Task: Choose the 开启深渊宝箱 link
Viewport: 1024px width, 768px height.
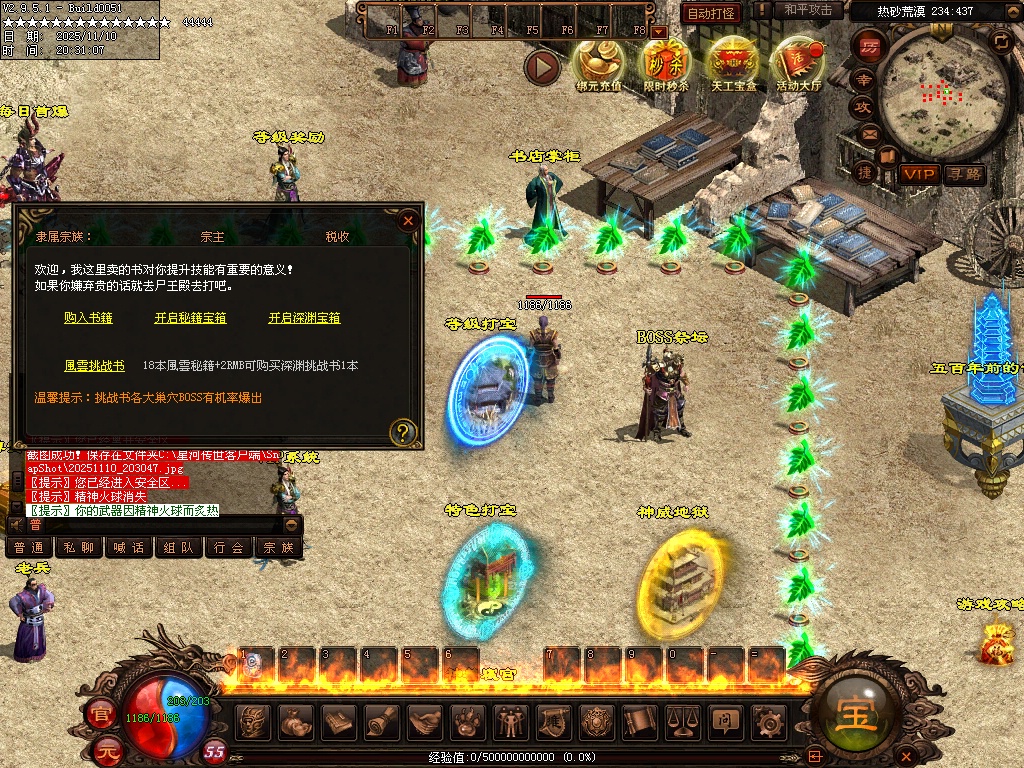Action: click(304, 318)
